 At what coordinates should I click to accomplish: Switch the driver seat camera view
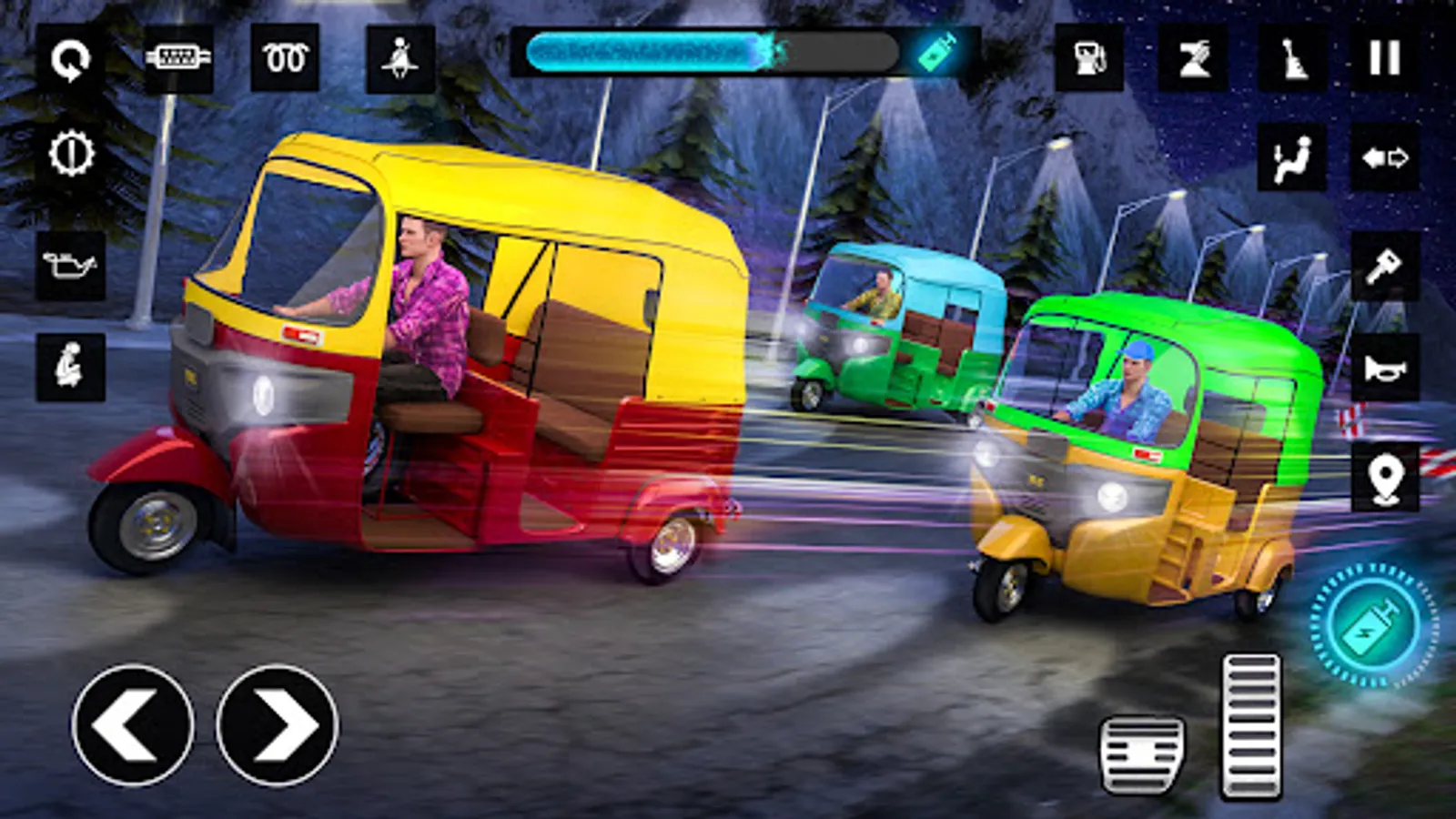[1291, 158]
